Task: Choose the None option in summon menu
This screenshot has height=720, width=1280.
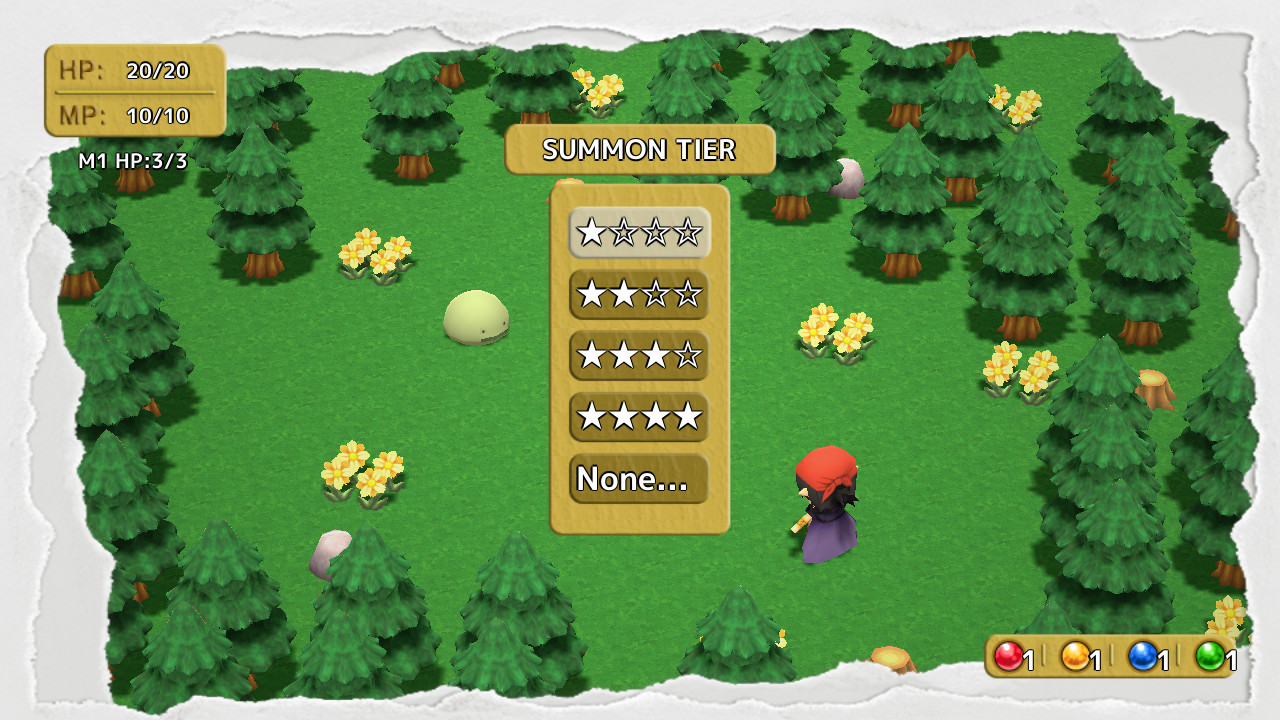Action: 638,478
